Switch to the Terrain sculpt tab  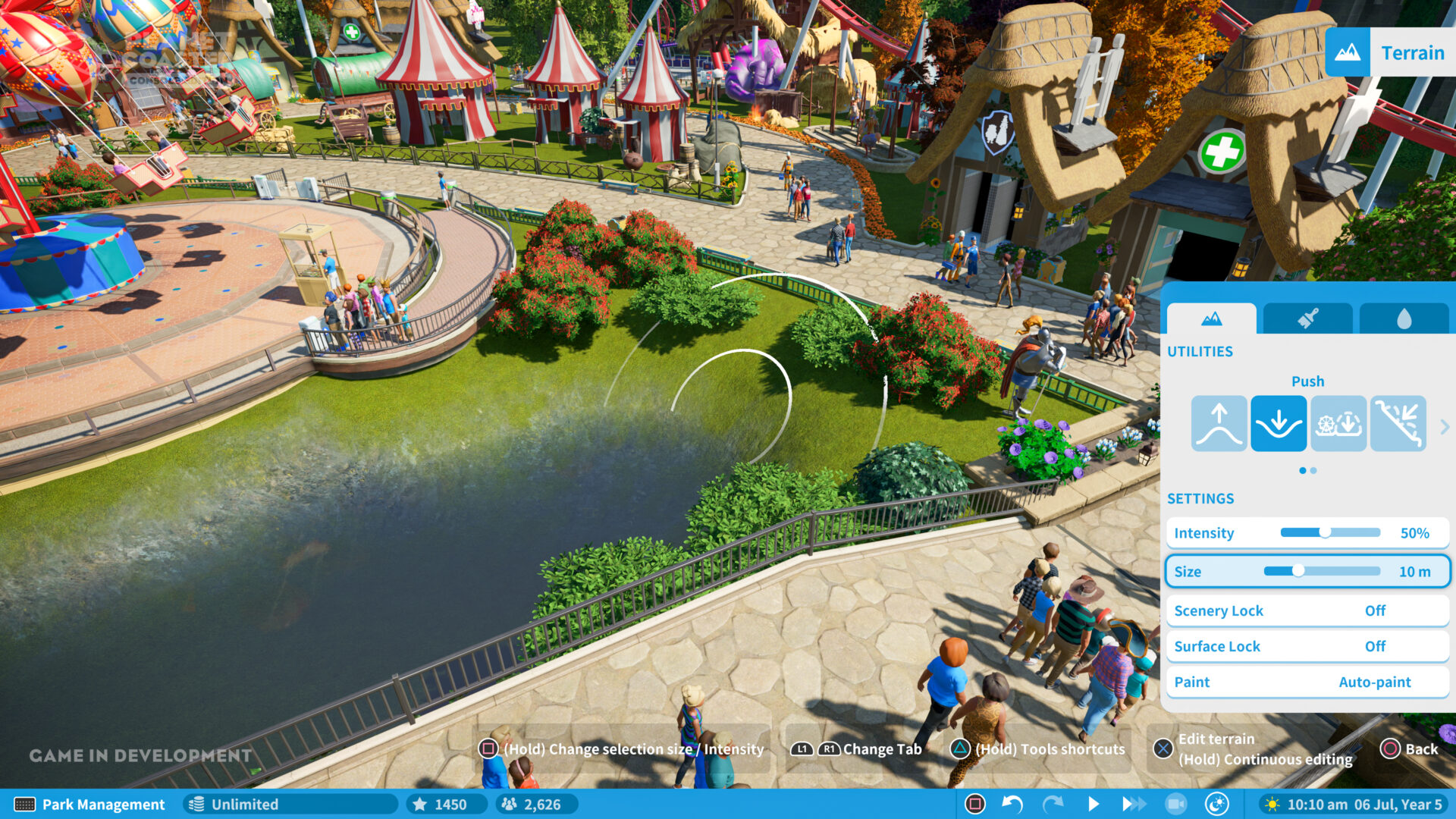tap(1211, 318)
